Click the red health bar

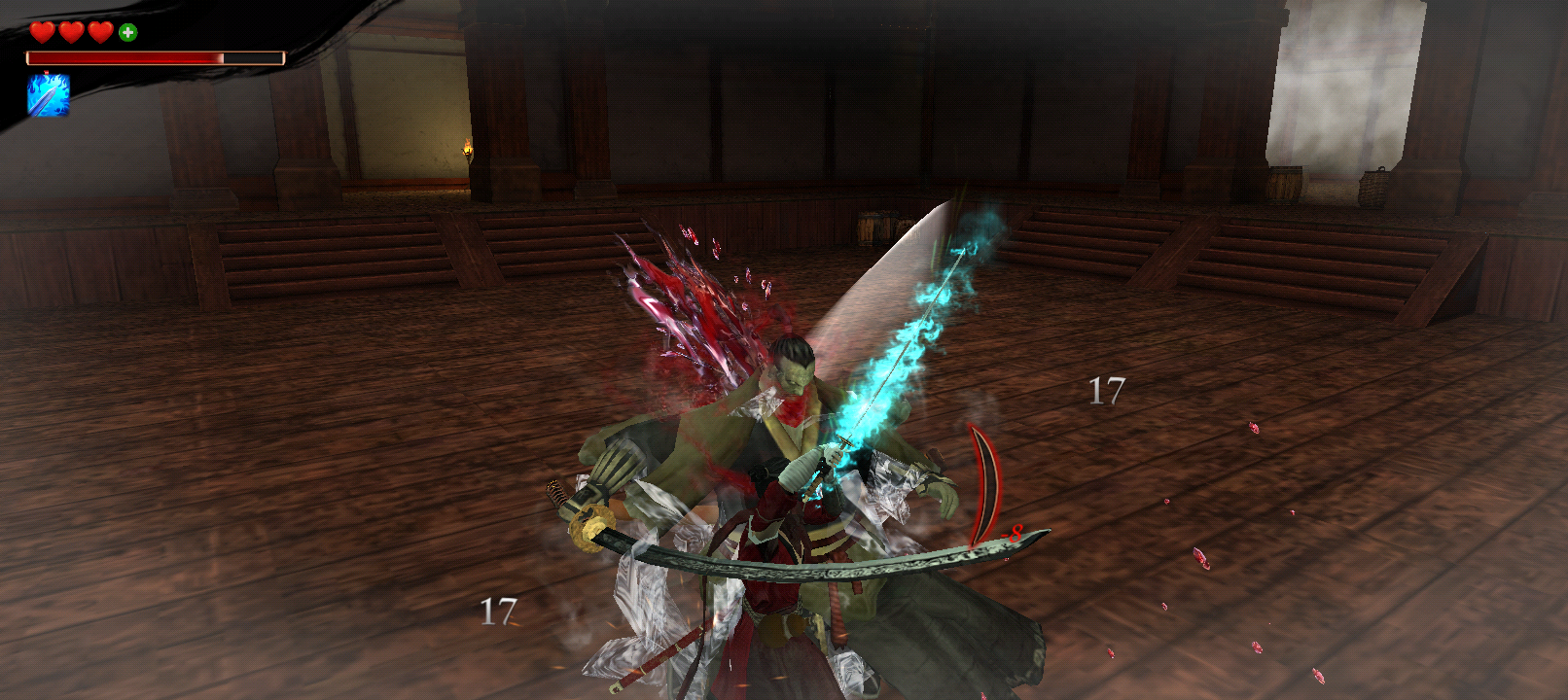(x=126, y=57)
